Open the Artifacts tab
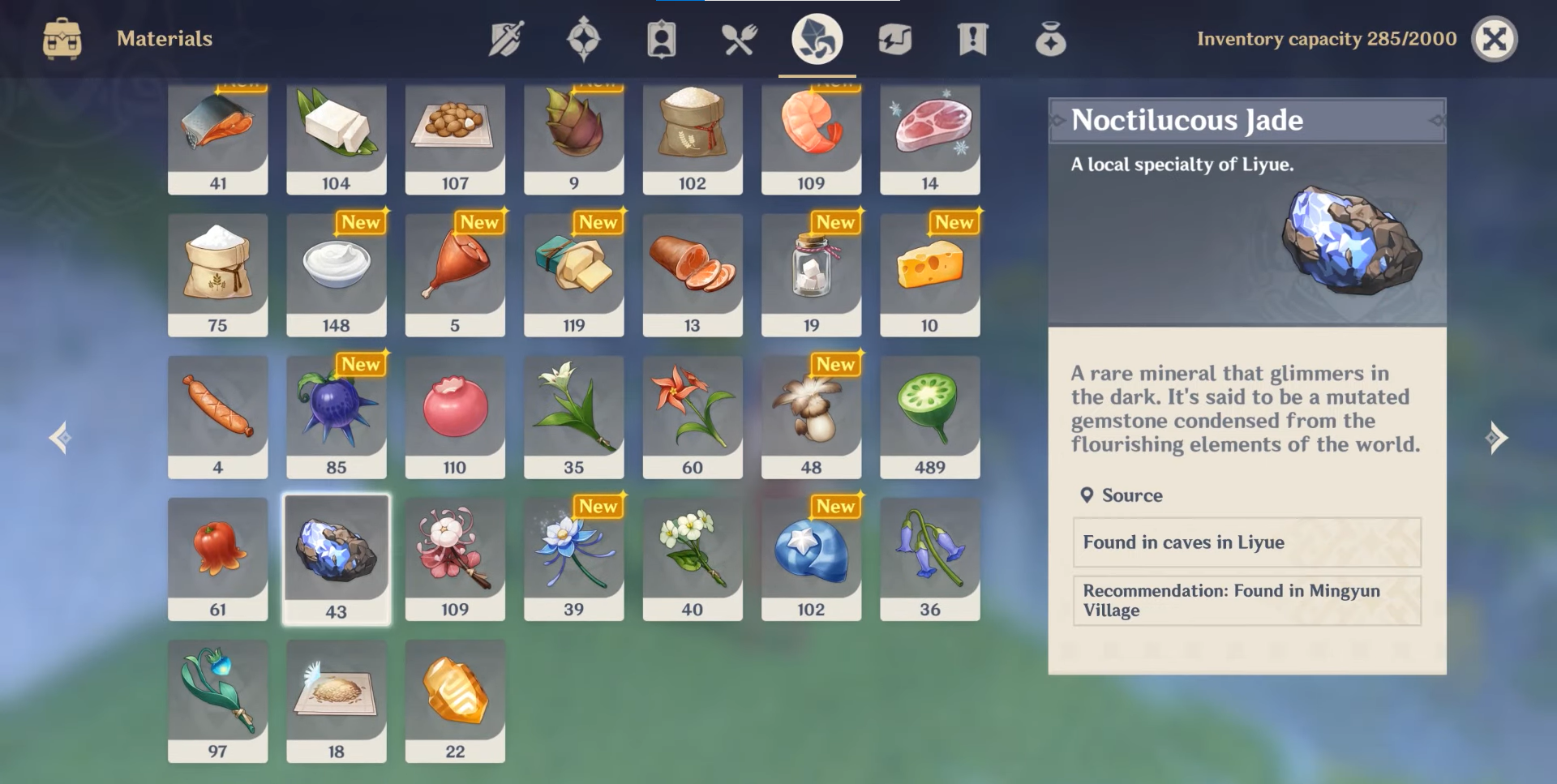 [583, 39]
